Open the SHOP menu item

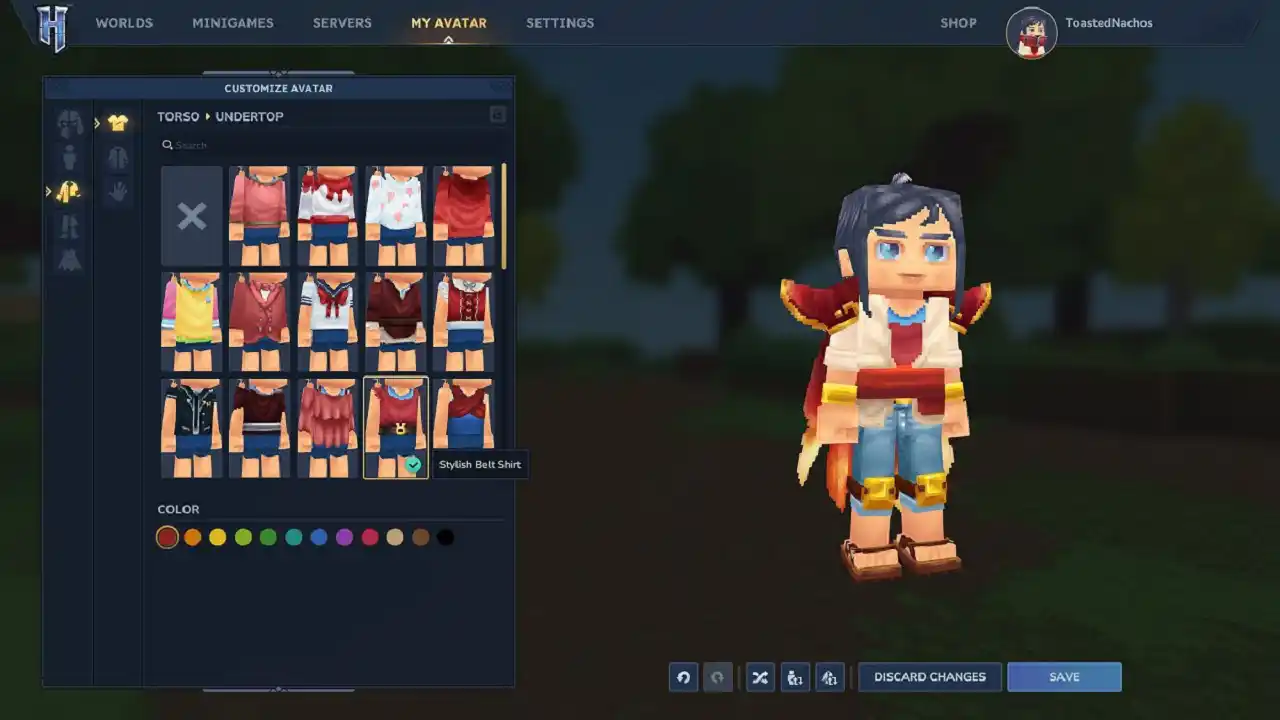coord(958,22)
